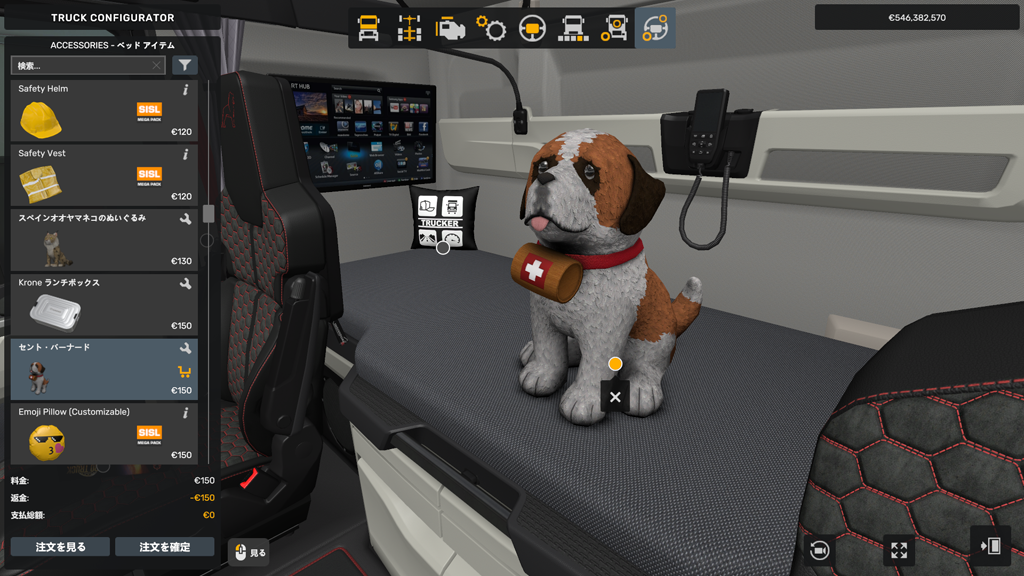1024x576 pixels.
Task: Switch to the transmission gears tab
Action: pos(491,29)
